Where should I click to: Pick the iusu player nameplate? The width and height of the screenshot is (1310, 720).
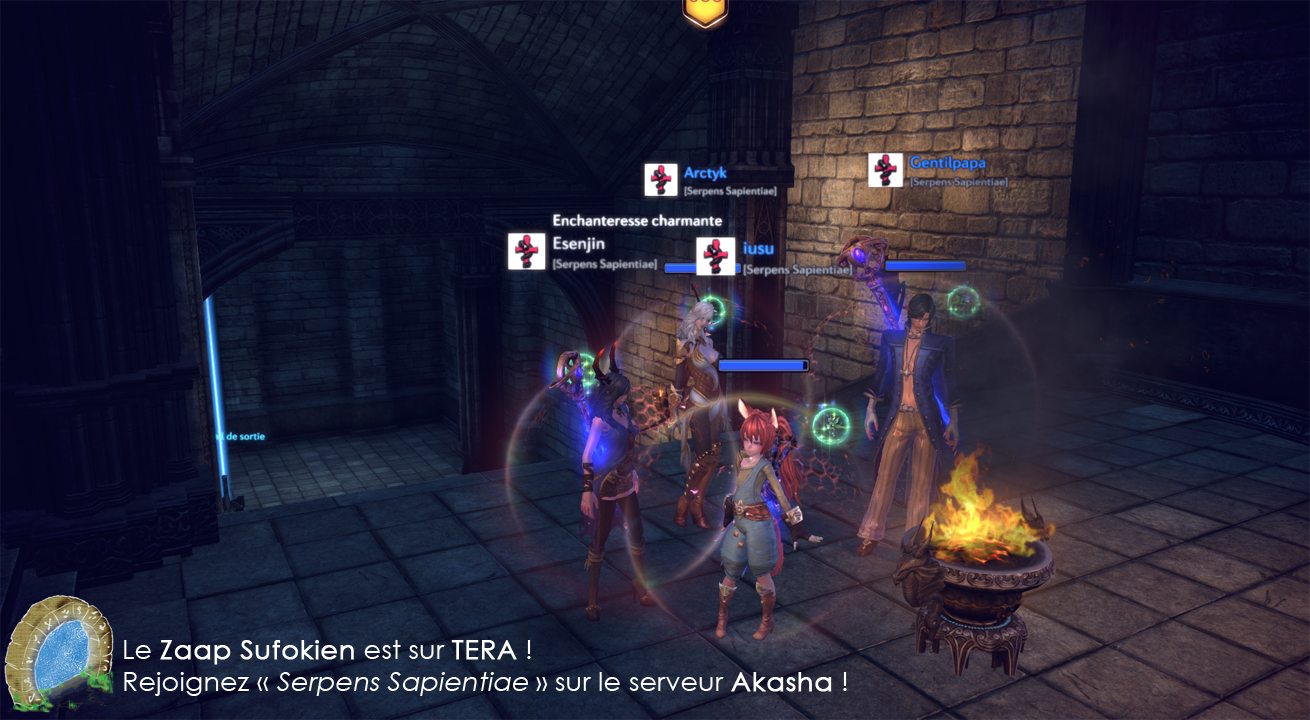coord(758,249)
